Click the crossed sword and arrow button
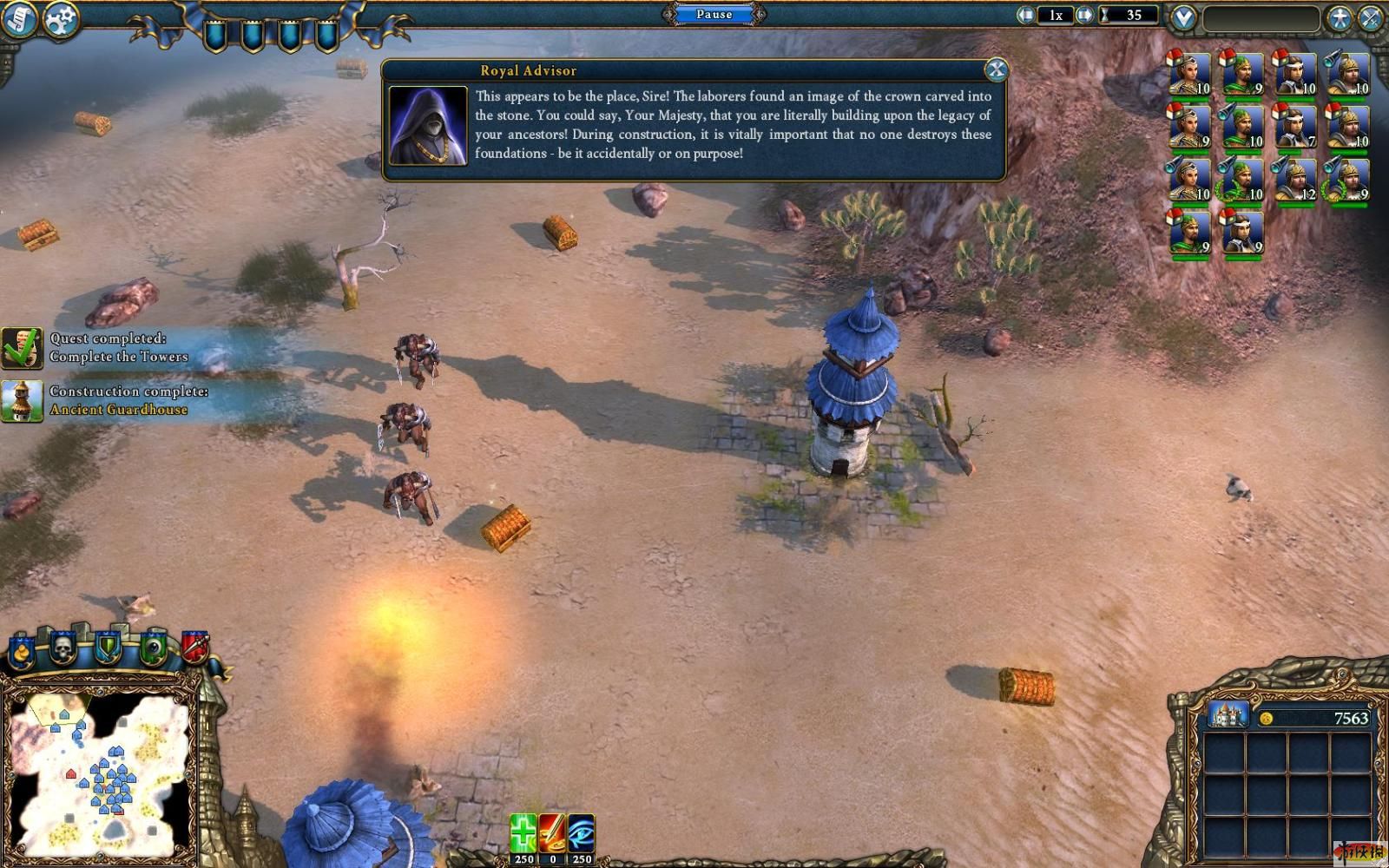The width and height of the screenshot is (1389, 868). pyautogui.click(x=1371, y=17)
